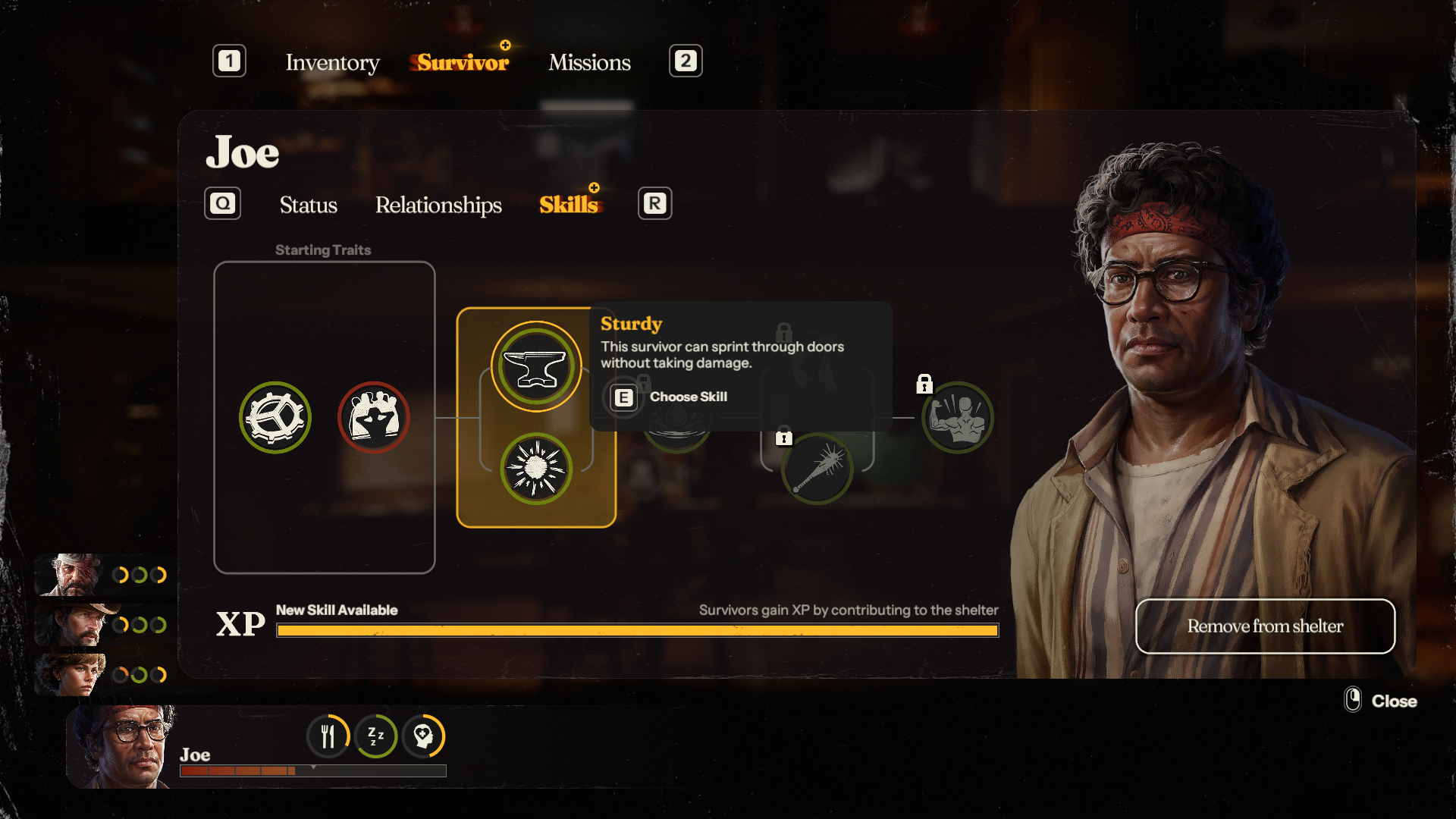View Joe's Relationships tab
This screenshot has width=1456, height=819.
tap(438, 205)
